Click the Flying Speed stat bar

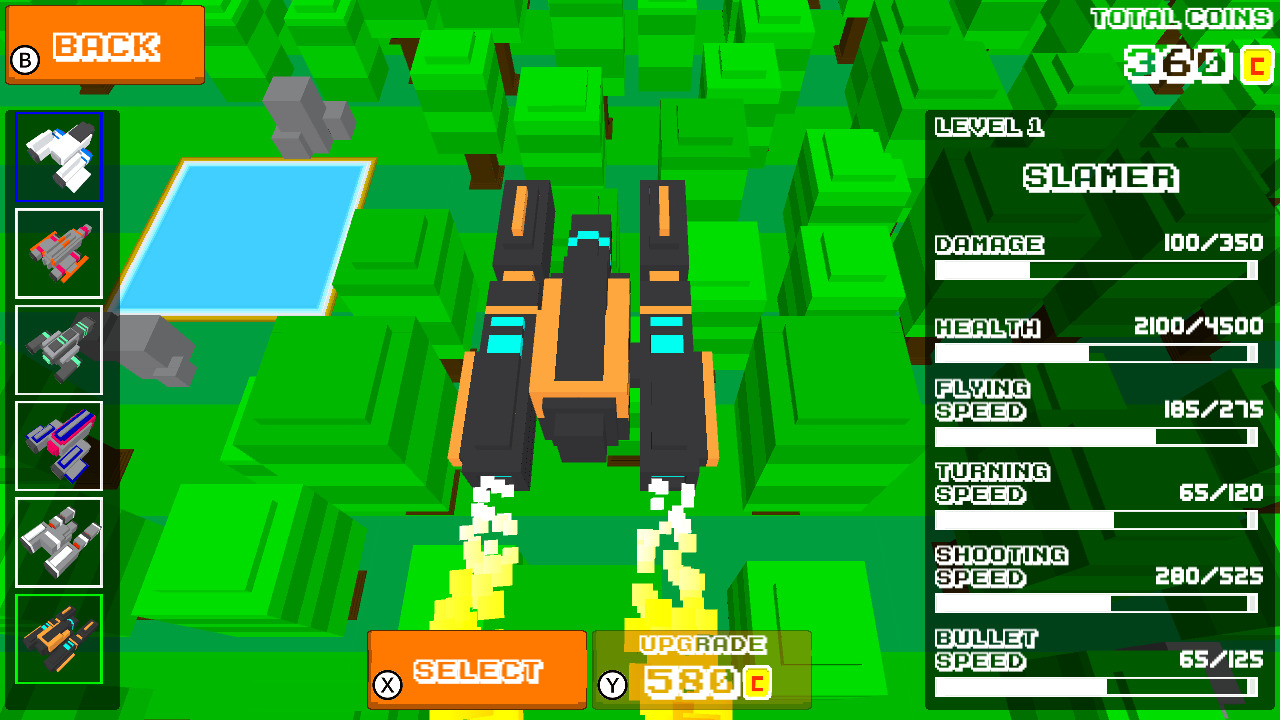click(1097, 436)
